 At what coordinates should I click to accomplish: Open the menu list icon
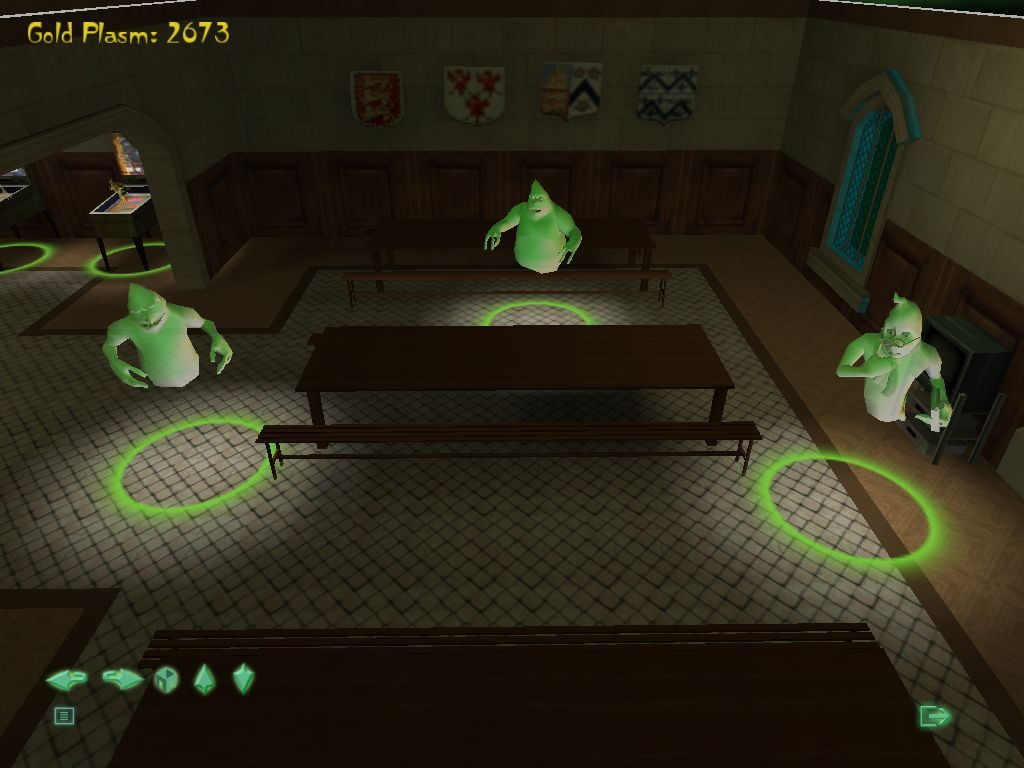click(64, 716)
